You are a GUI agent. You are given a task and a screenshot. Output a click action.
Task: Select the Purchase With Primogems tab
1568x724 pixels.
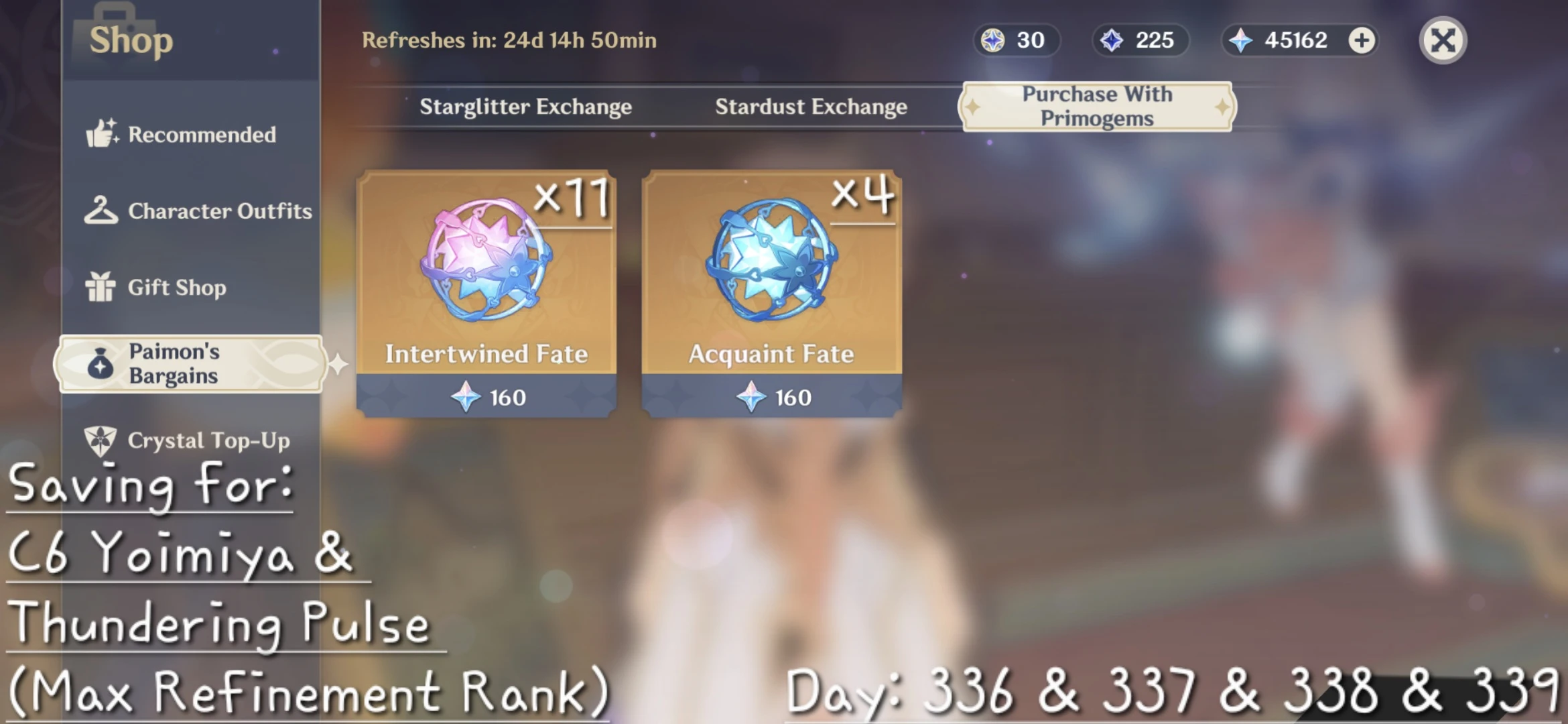pyautogui.click(x=1097, y=105)
